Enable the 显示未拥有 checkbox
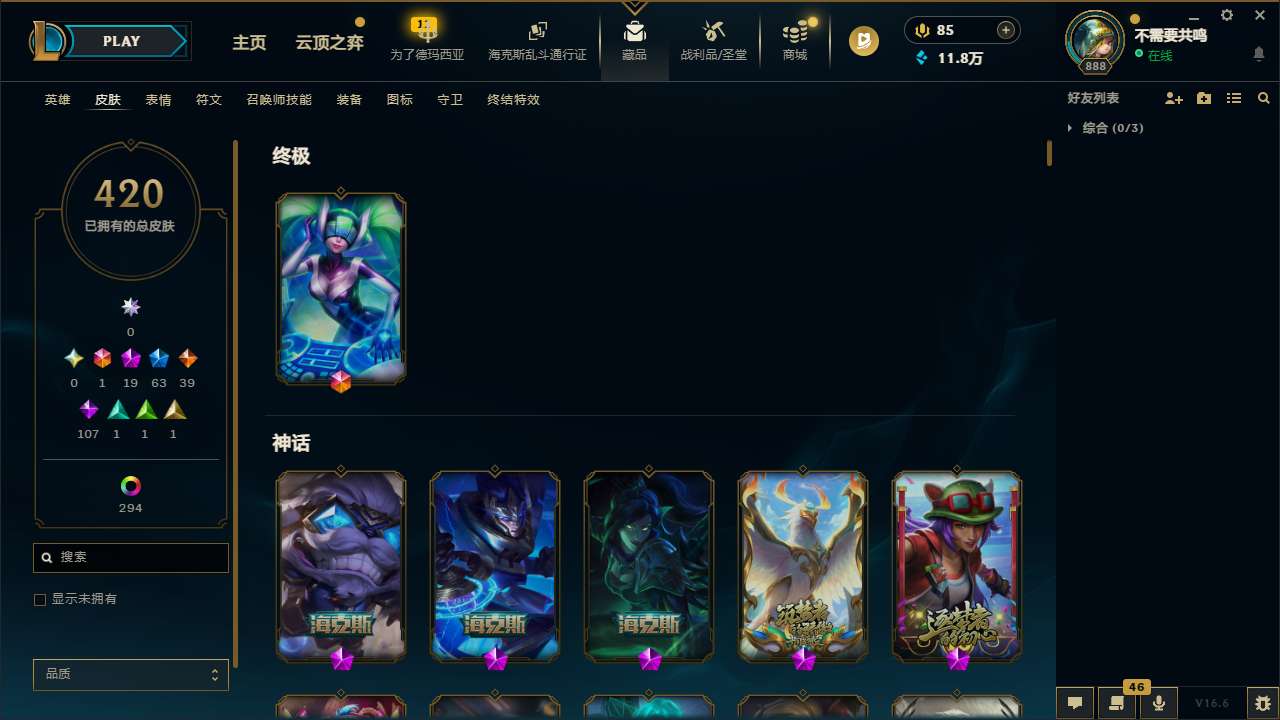The height and width of the screenshot is (720, 1280). coord(40,599)
